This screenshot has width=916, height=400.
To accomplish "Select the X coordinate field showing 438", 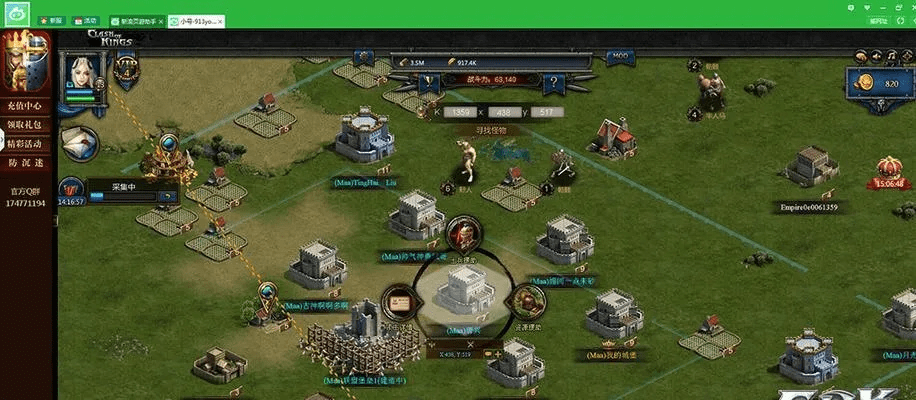I will tap(506, 112).
